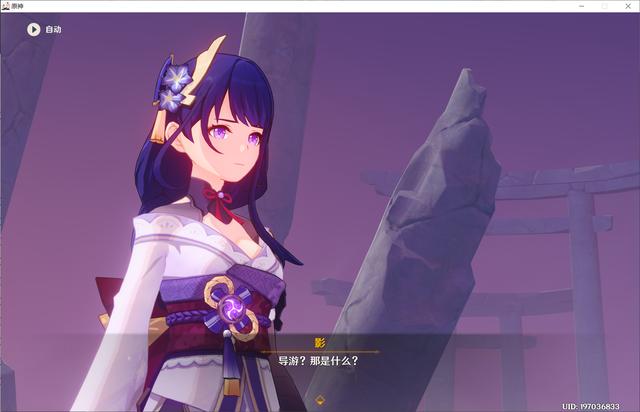Close the game window
Viewport: 640px width, 412px height.
pos(627,6)
